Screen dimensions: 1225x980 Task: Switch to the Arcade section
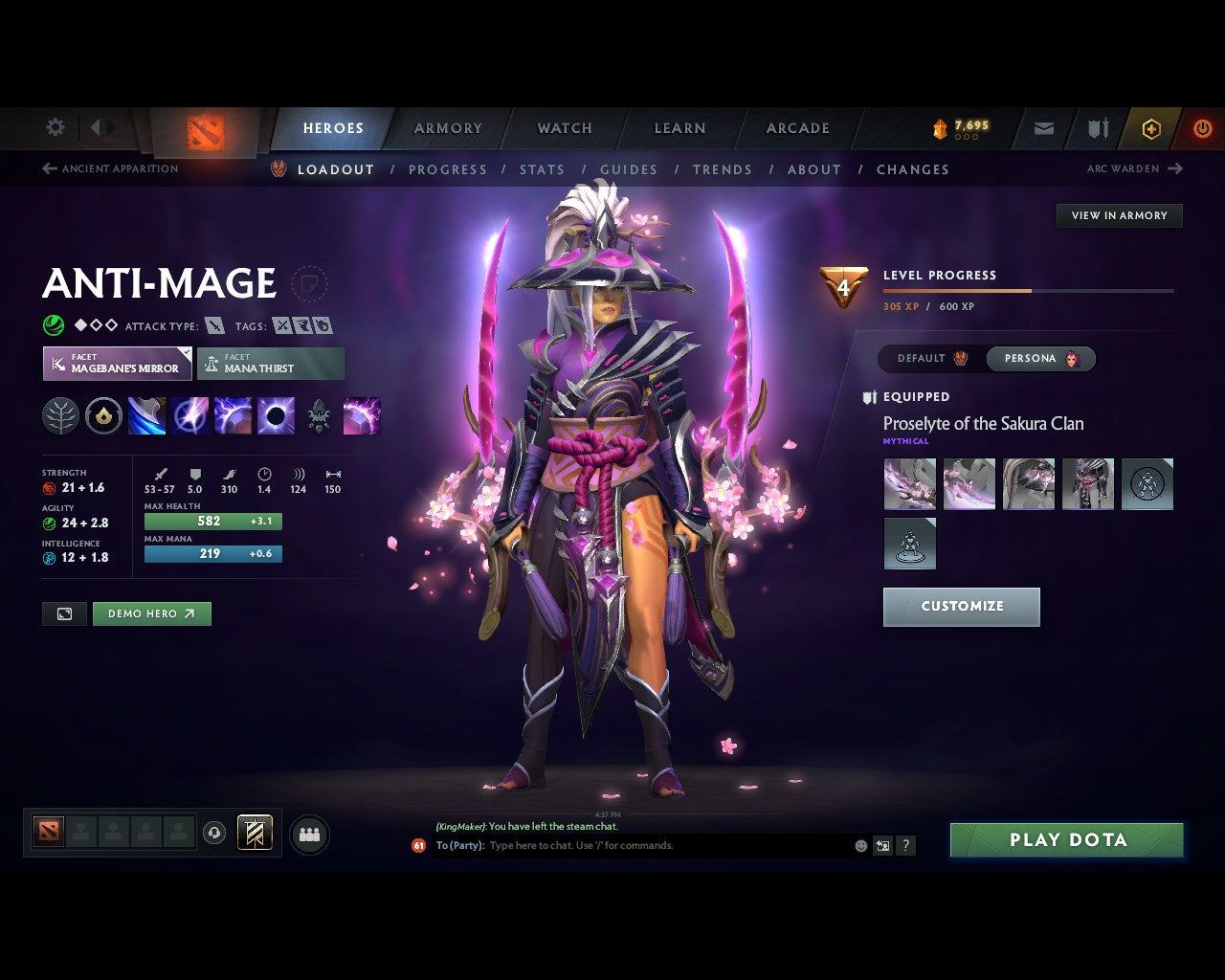point(797,128)
